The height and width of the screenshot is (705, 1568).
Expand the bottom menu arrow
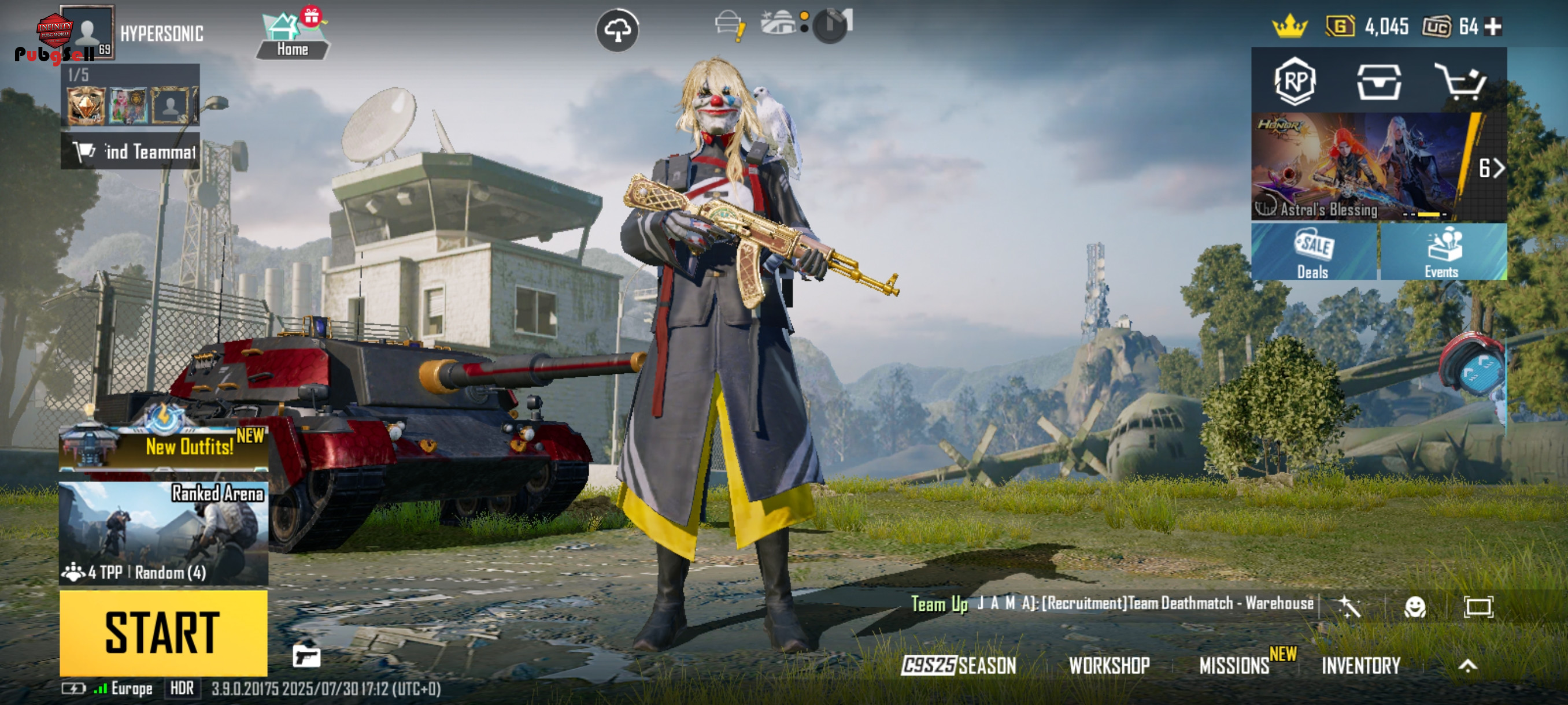[x=1467, y=666]
